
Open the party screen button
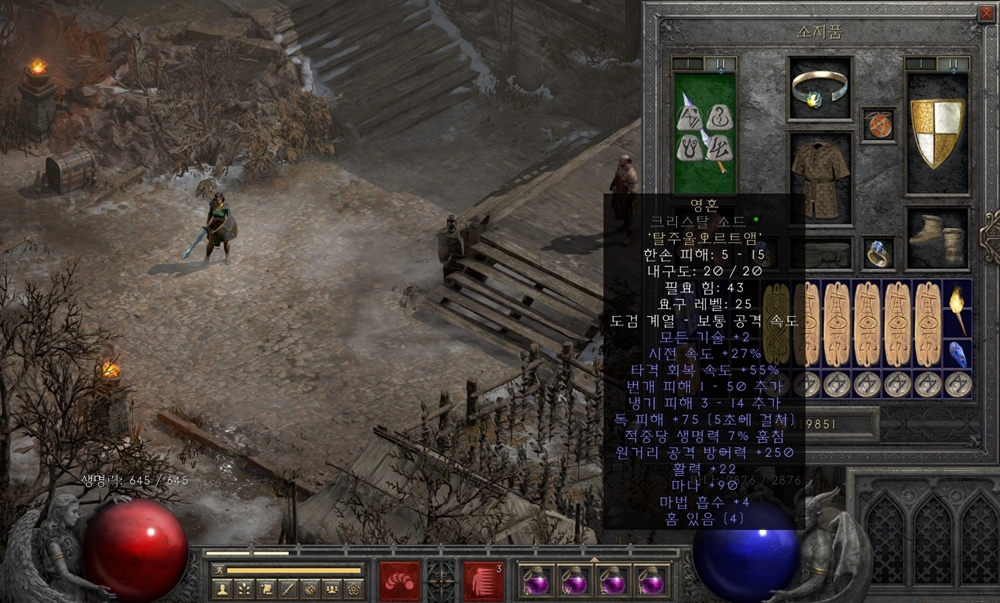coord(332,588)
